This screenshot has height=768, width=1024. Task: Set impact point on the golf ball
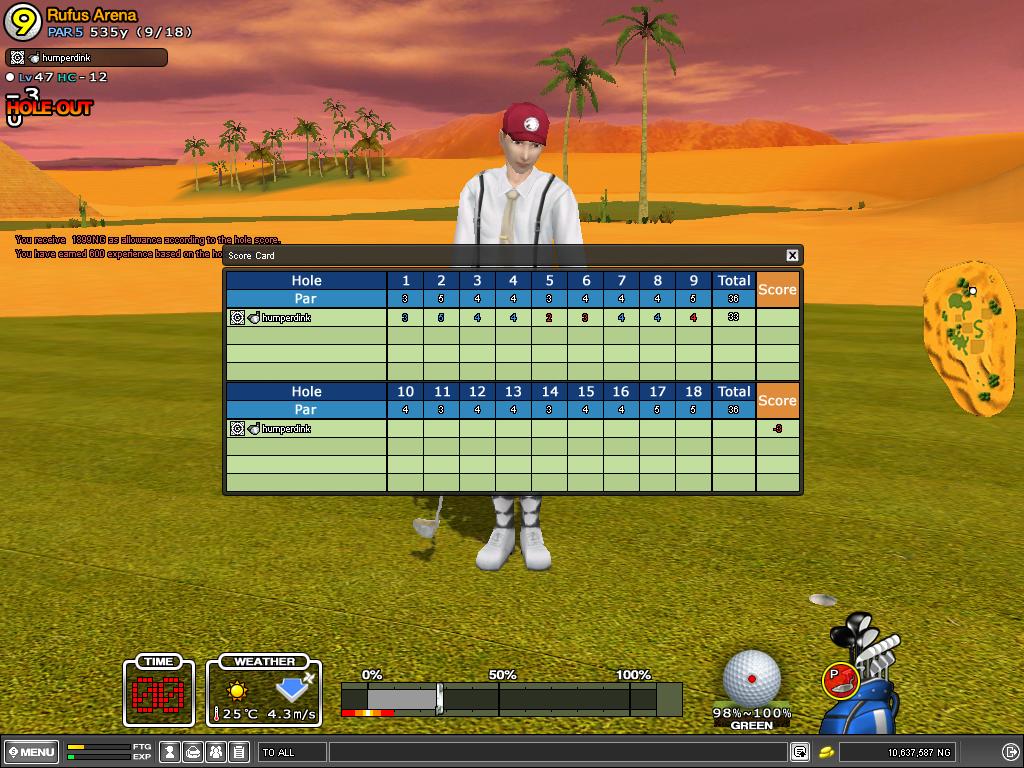752,678
